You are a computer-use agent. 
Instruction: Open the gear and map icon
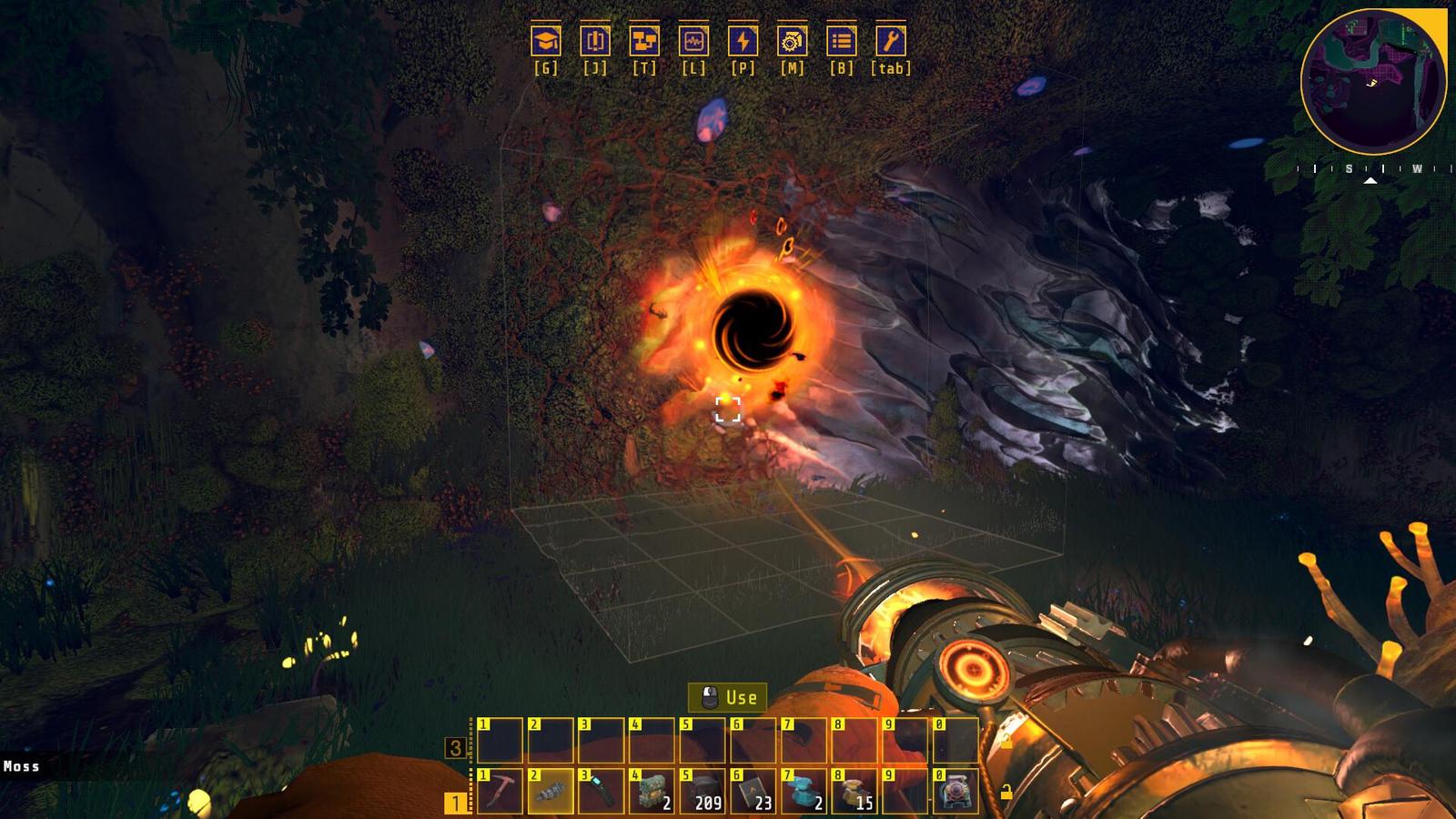tap(793, 41)
